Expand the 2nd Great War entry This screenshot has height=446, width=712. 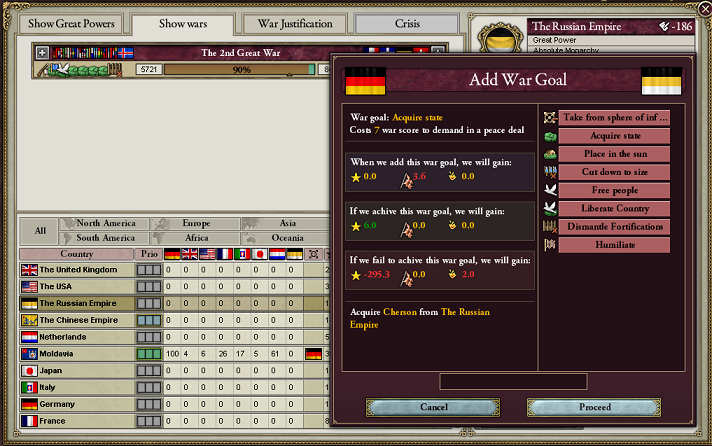click(42, 52)
